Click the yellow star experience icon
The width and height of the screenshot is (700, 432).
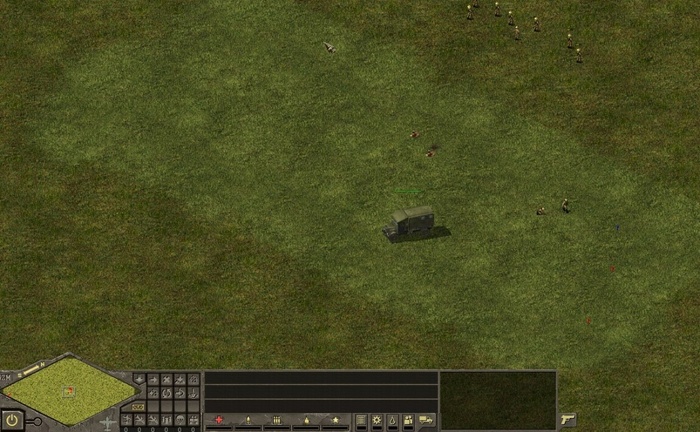[336, 420]
